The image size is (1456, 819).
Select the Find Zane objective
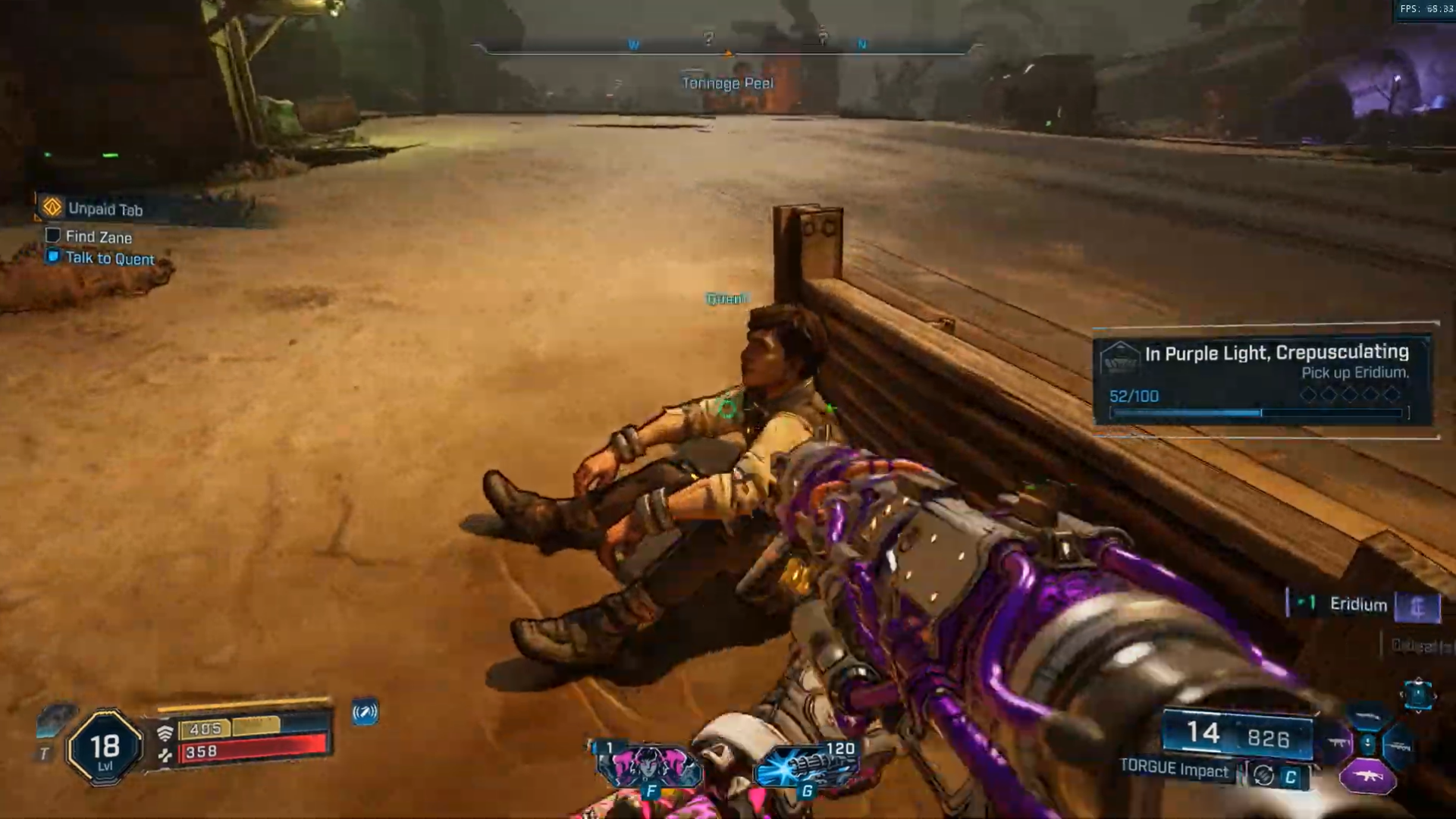coord(98,237)
